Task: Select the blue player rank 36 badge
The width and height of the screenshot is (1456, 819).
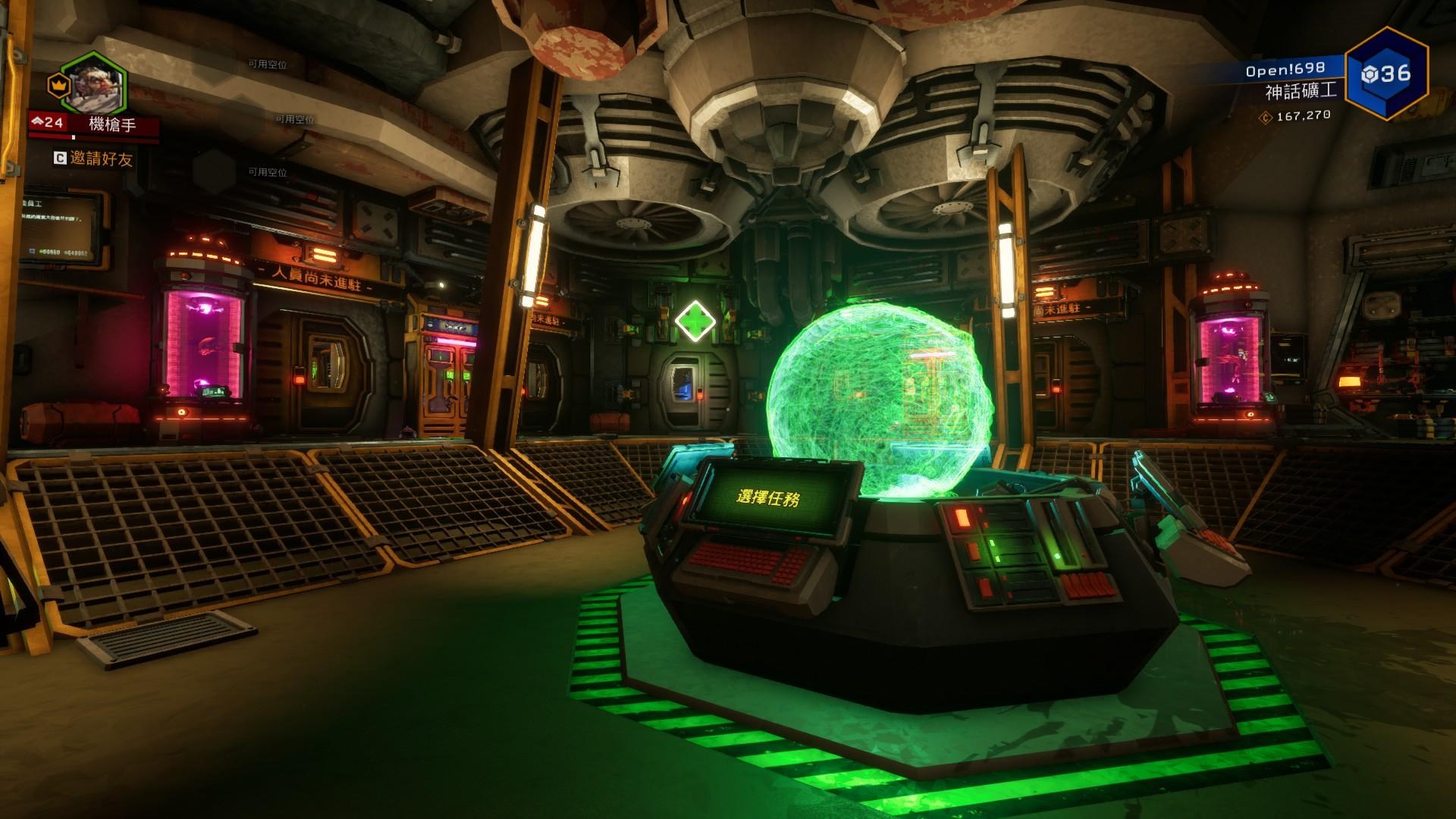Action: coord(1387,74)
